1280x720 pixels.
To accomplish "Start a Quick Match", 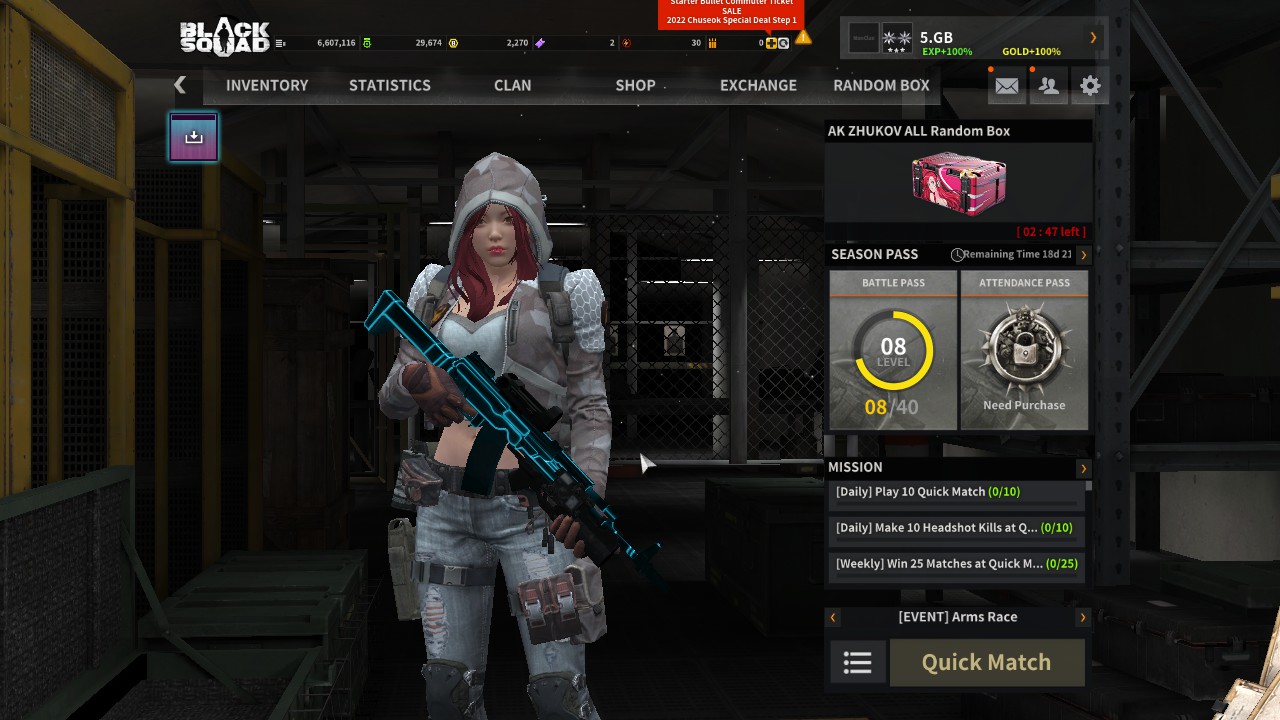I will [986, 662].
